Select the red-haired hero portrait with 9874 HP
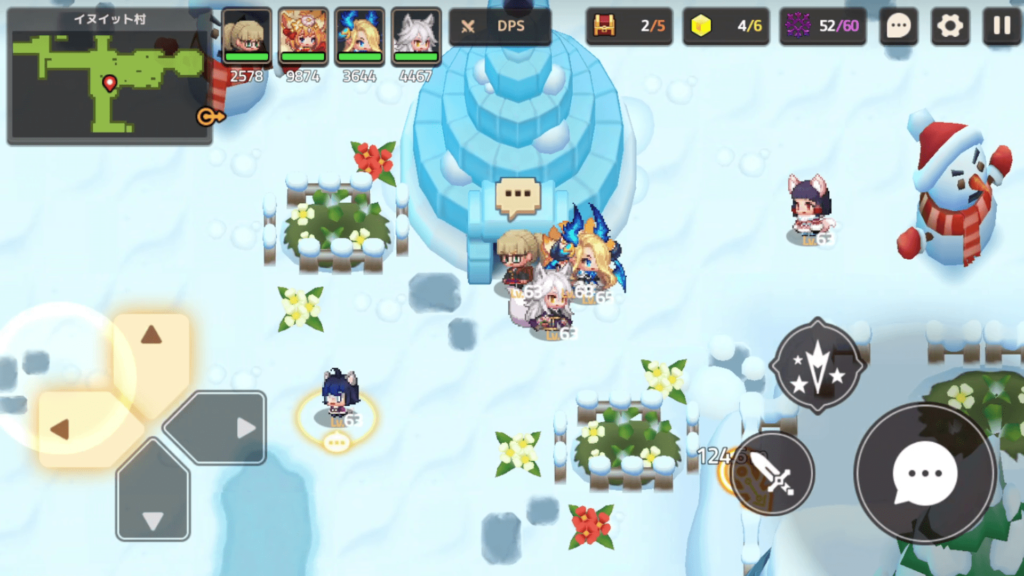This screenshot has width=1024, height=576. tap(303, 37)
